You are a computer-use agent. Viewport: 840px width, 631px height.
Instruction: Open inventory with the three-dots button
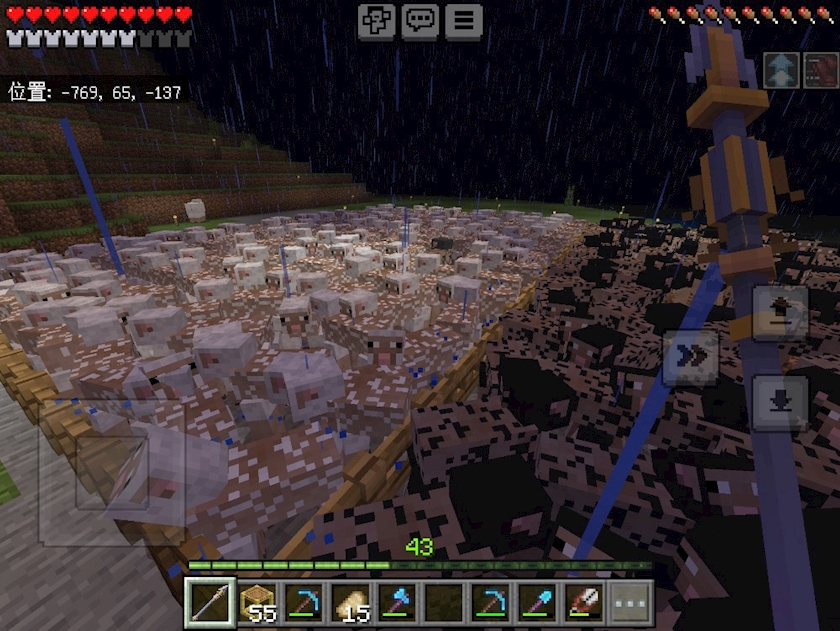(631, 603)
